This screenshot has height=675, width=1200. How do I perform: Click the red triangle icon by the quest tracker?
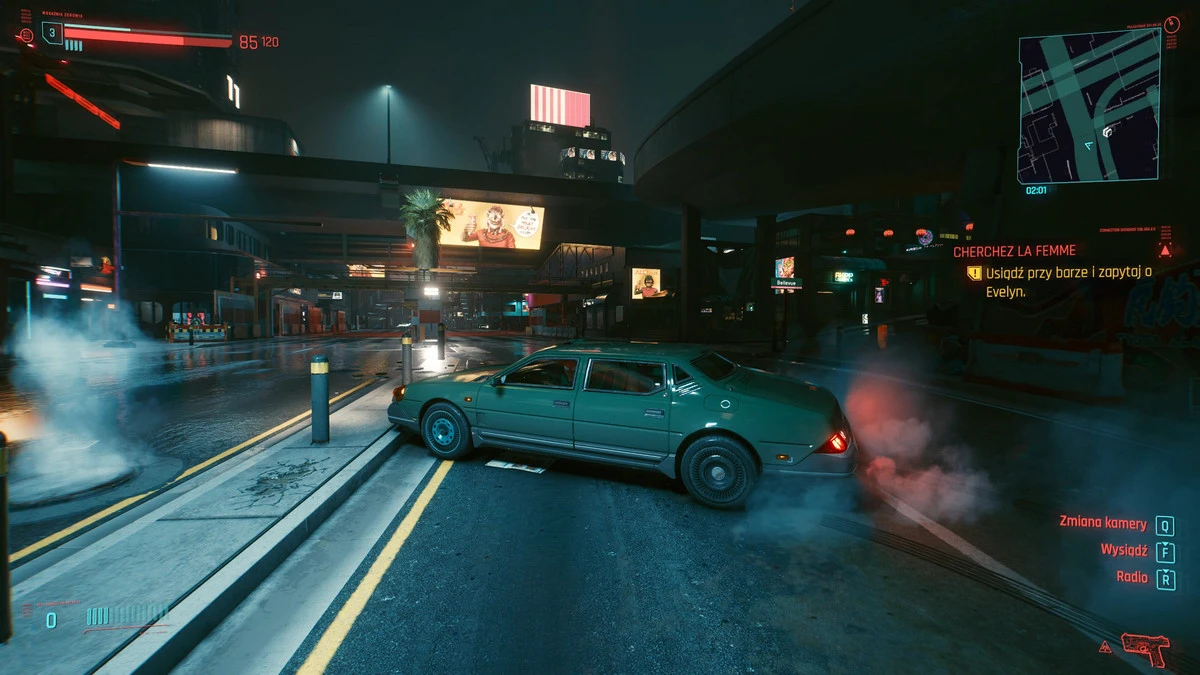pyautogui.click(x=1165, y=250)
